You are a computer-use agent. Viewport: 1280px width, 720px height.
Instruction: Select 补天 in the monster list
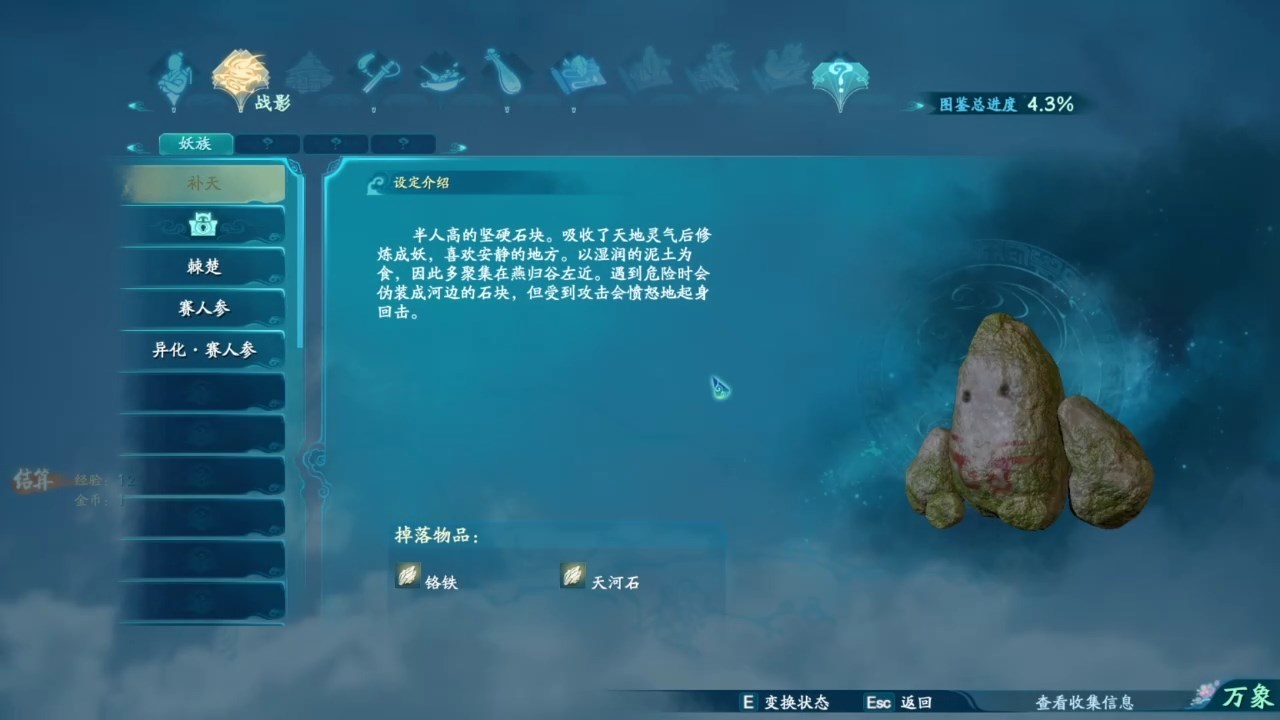tap(203, 184)
